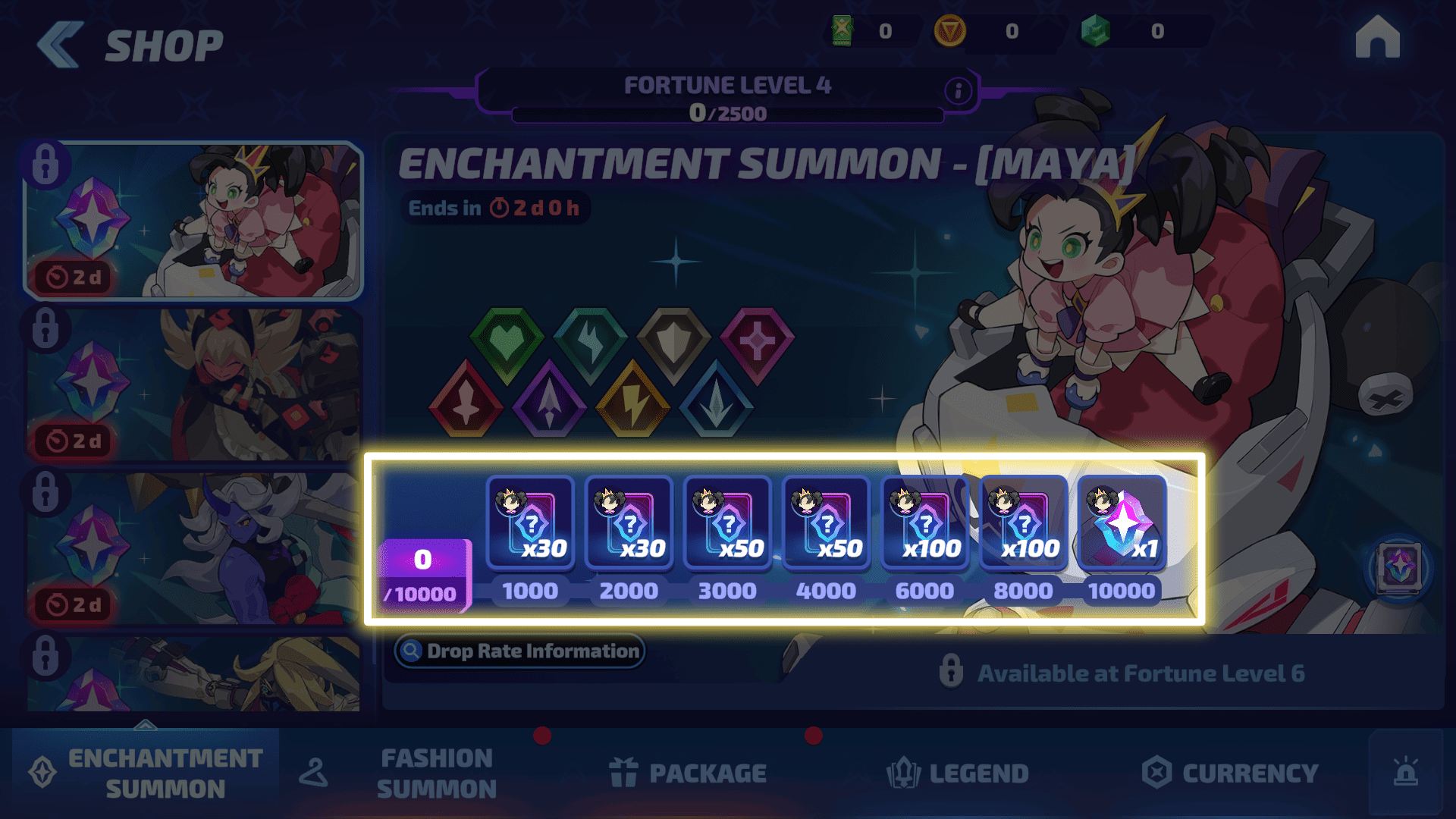Open Fortune Level info
Image resolution: width=1456 pixels, height=819 pixels.
click(959, 91)
